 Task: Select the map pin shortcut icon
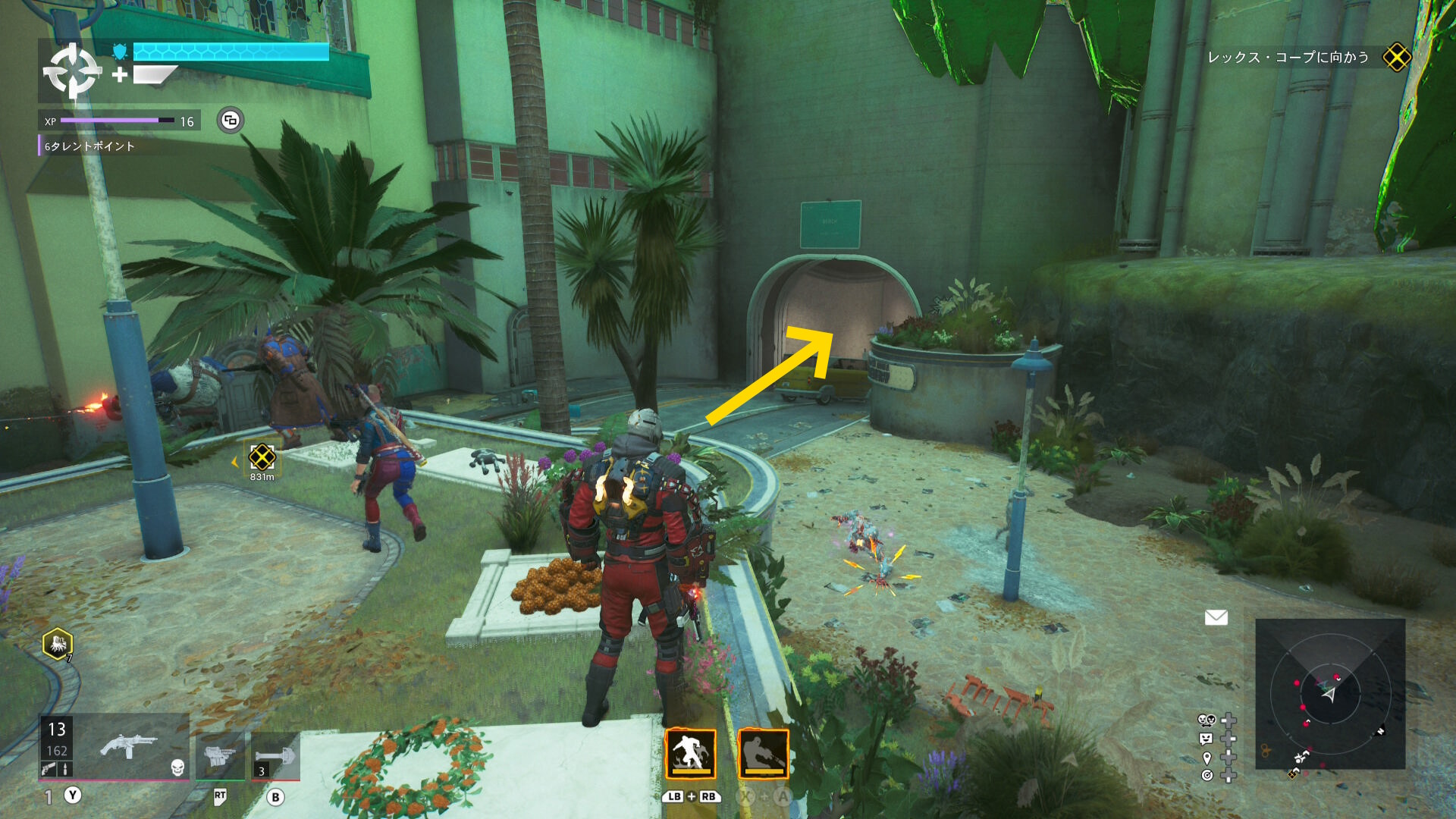1207,758
